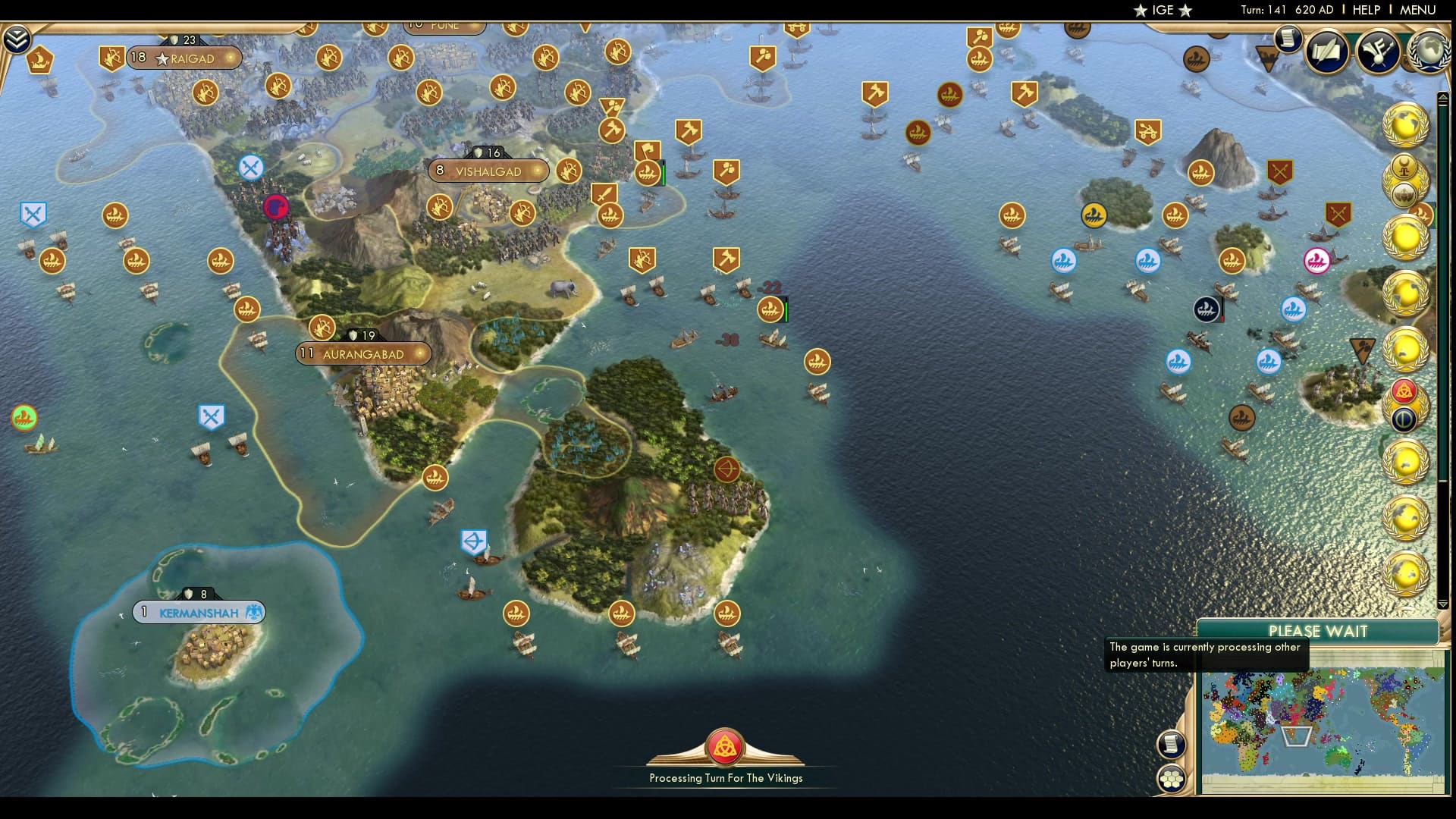Select the Raigad capital banner
The height and width of the screenshot is (819, 1456).
(184, 58)
